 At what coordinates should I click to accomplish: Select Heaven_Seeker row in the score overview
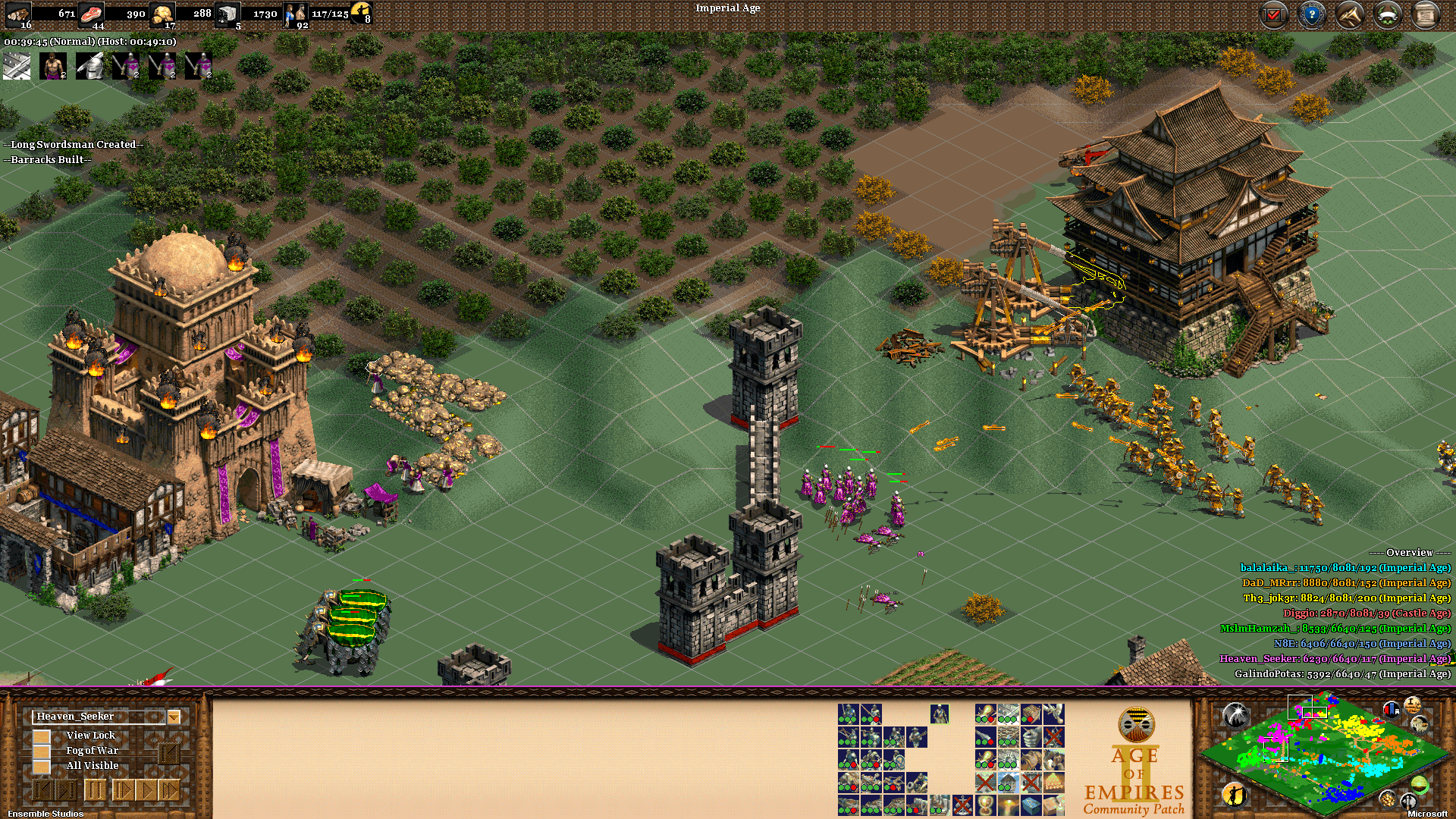click(1334, 658)
